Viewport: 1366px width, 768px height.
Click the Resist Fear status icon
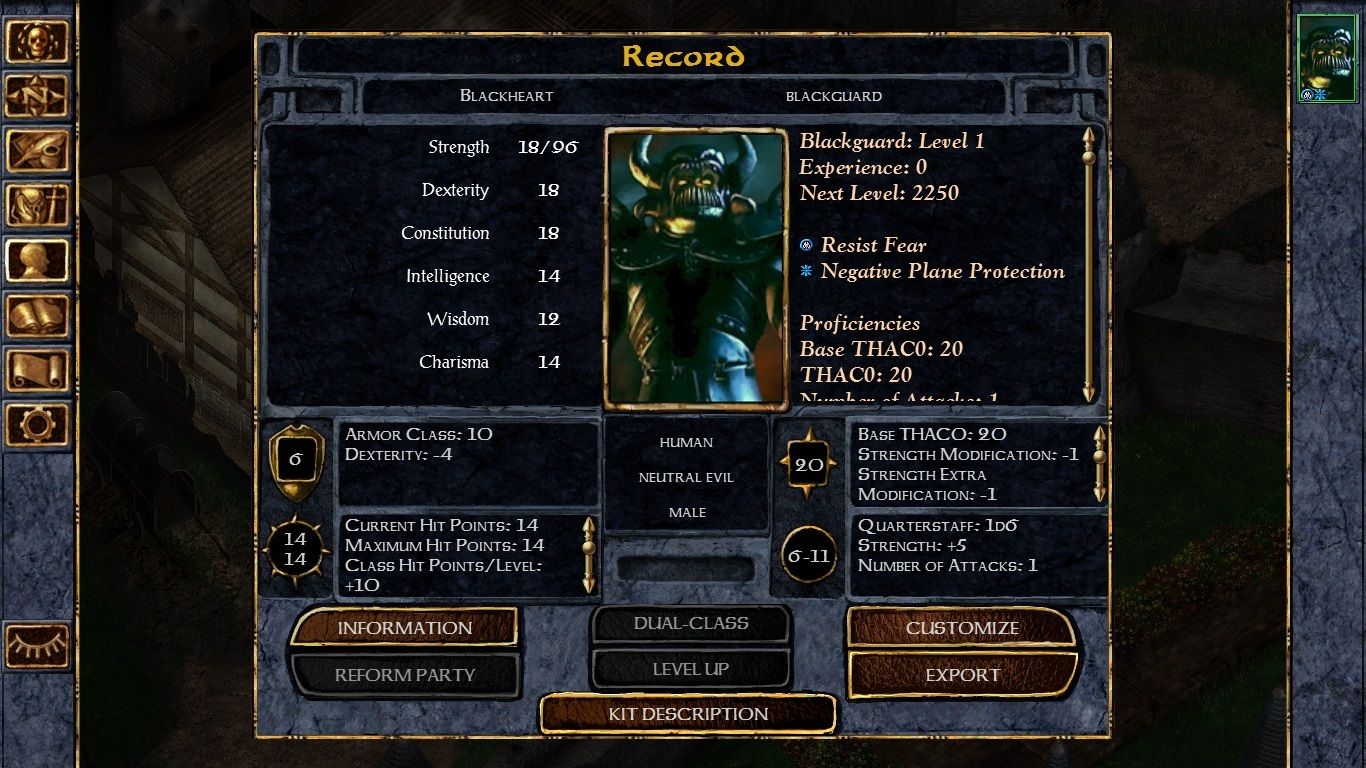[806, 245]
